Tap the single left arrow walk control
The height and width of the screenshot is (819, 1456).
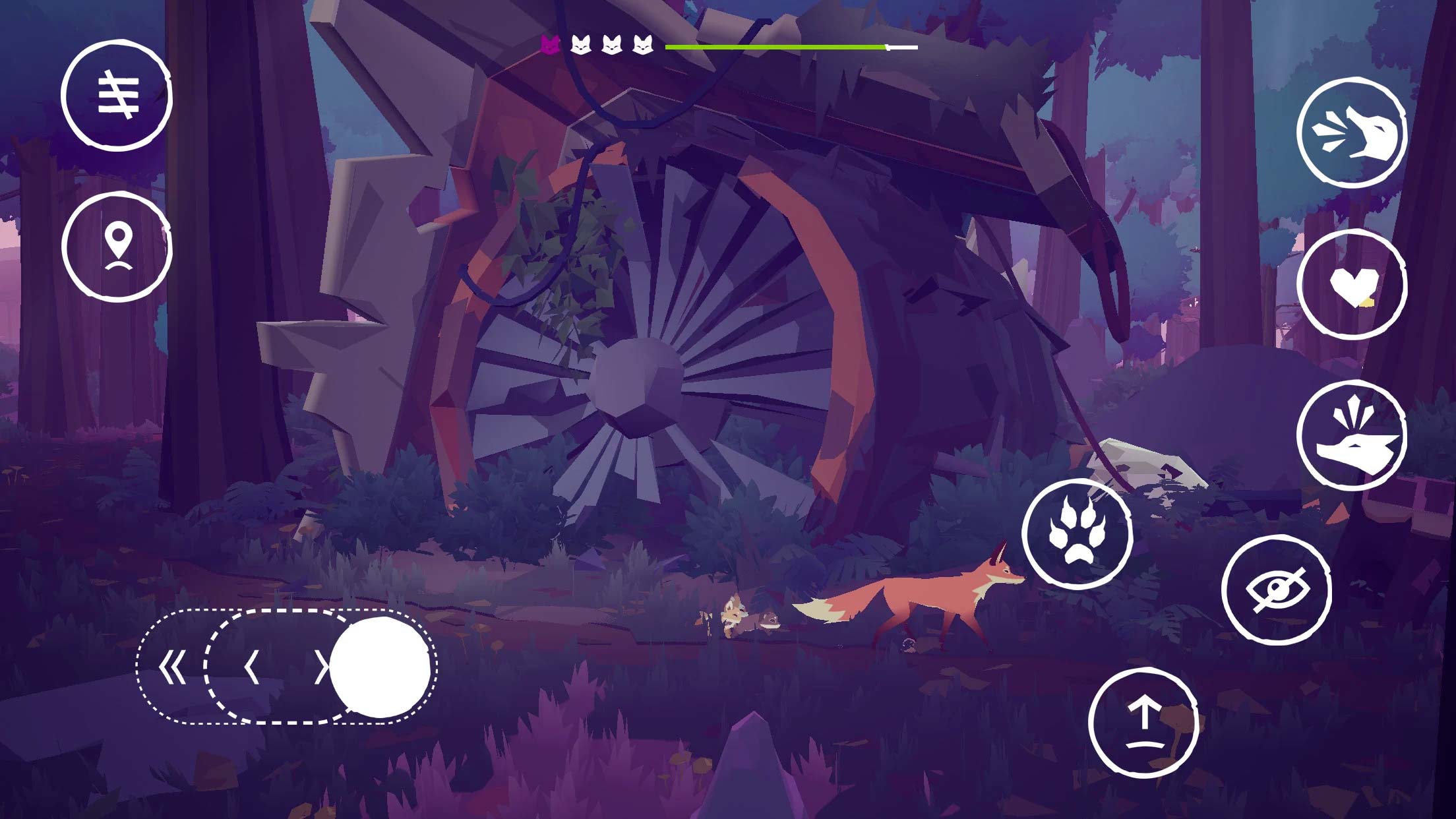(251, 668)
